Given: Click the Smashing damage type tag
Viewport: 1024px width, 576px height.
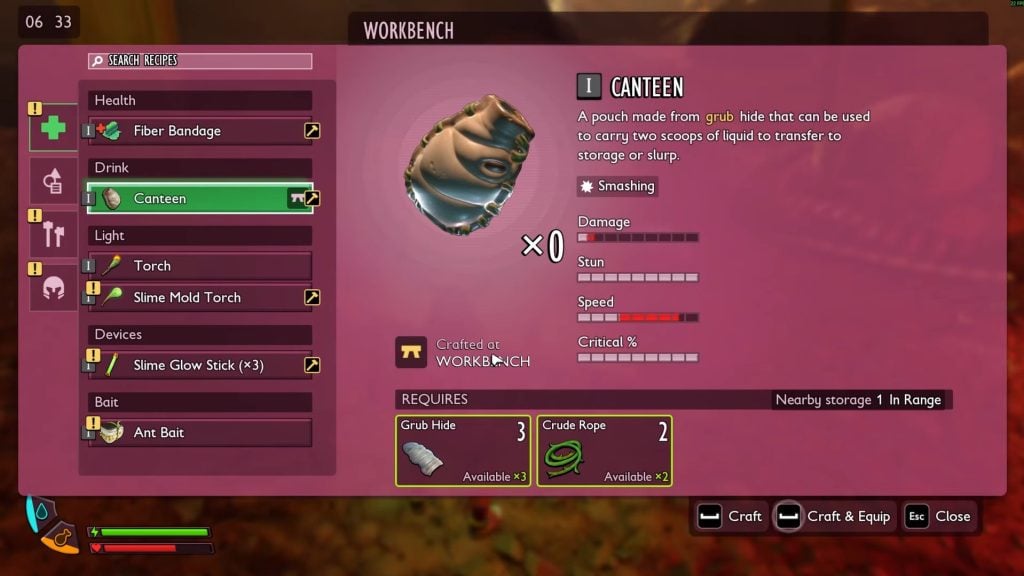Looking at the screenshot, I should (x=617, y=186).
